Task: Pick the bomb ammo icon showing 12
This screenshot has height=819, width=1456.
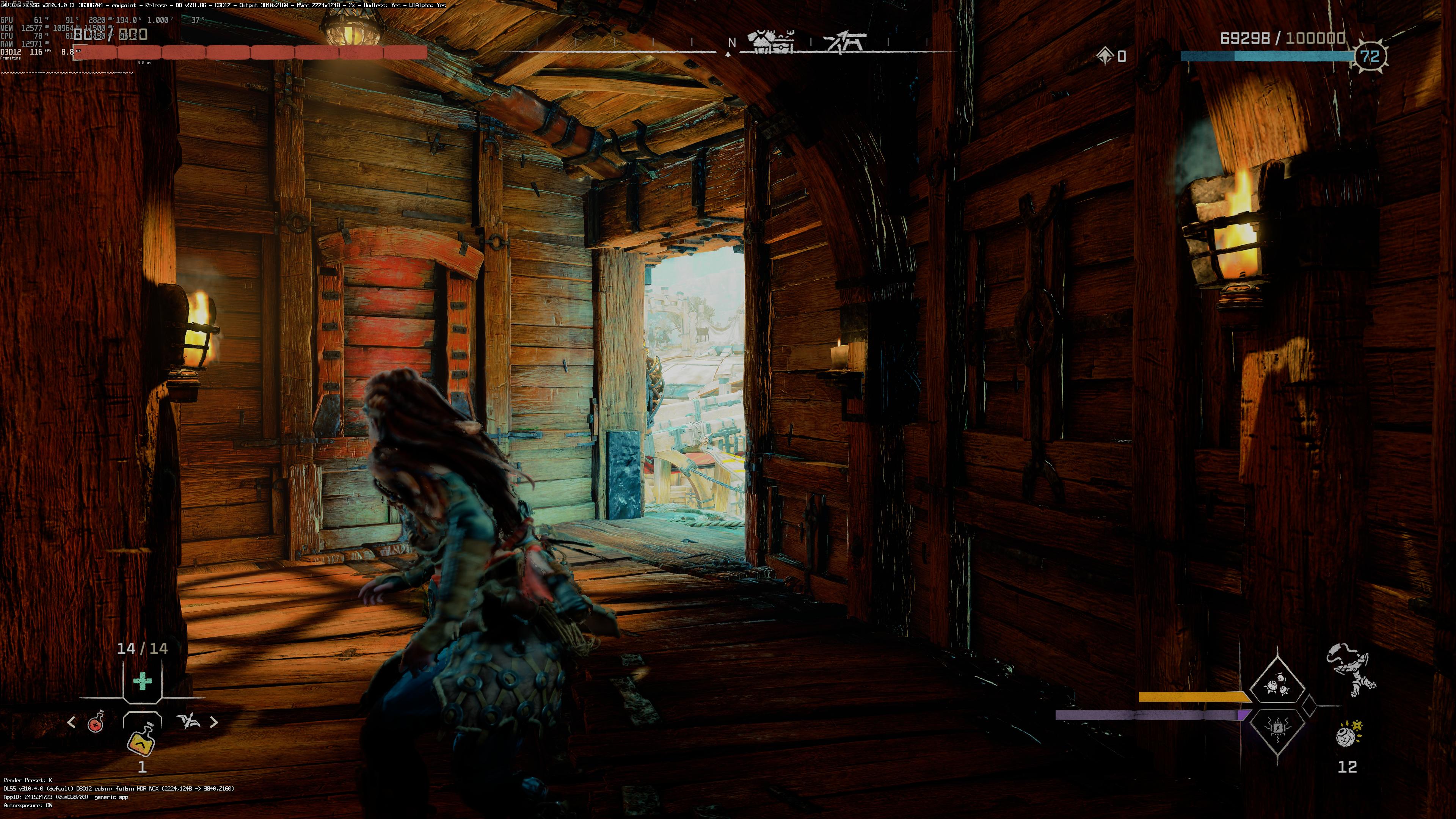Action: pos(1349,735)
